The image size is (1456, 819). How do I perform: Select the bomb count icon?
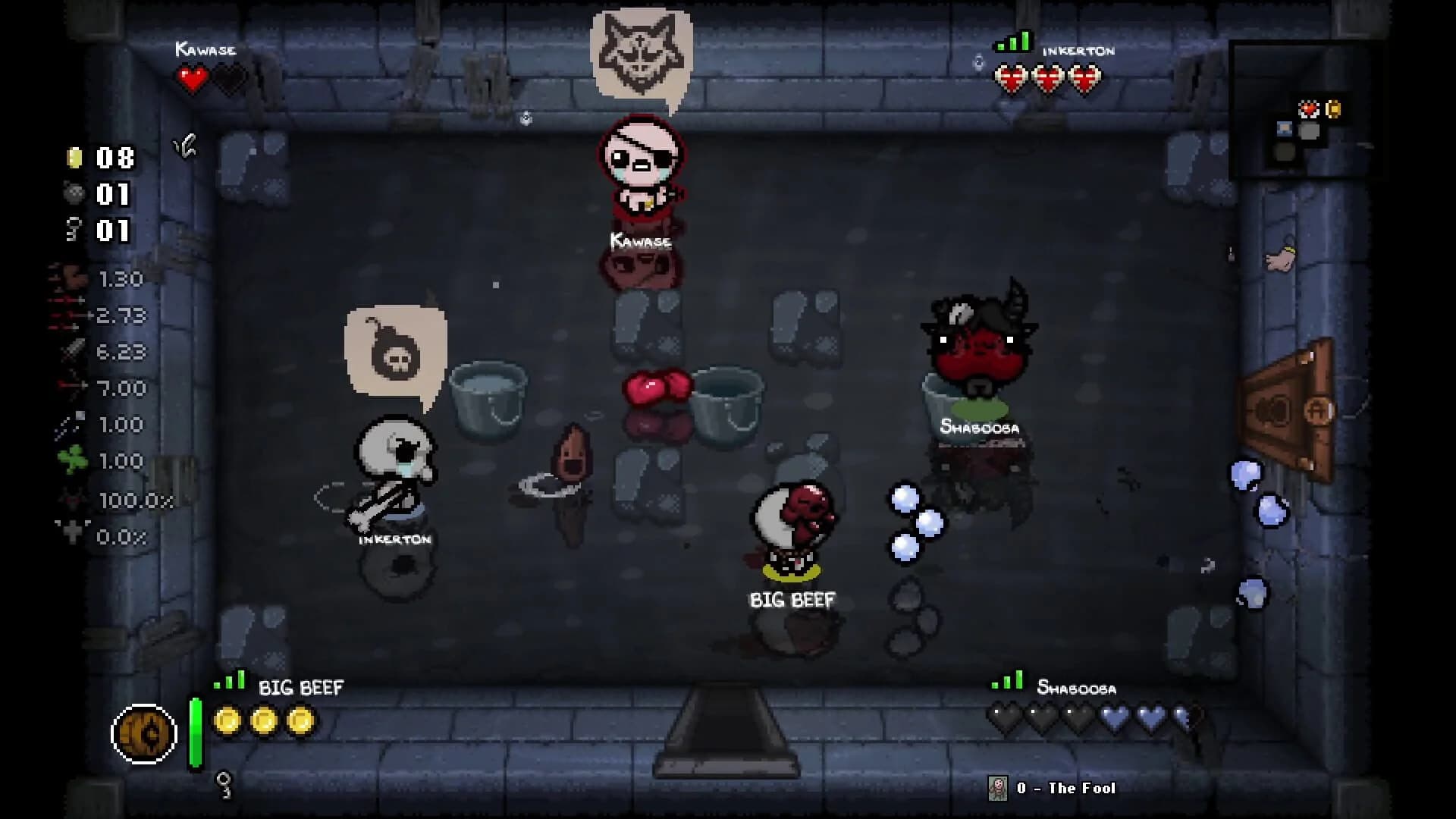coord(74,193)
